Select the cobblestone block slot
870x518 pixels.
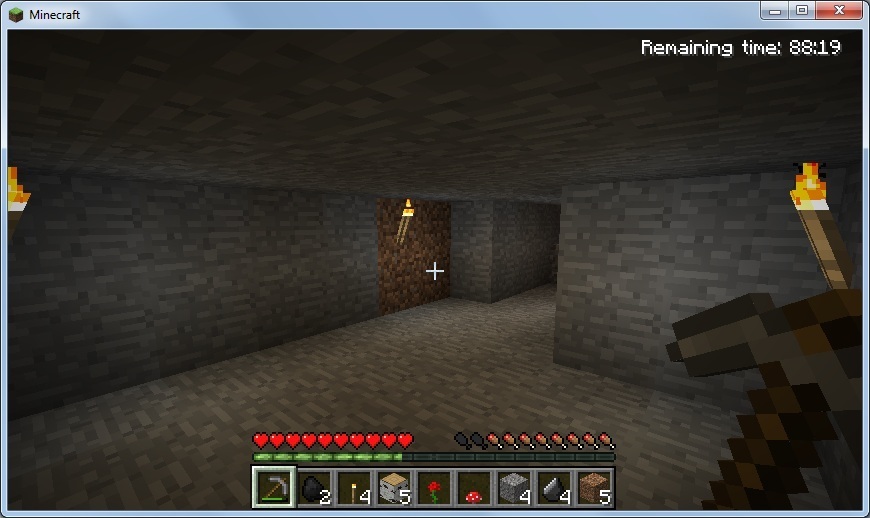click(513, 488)
